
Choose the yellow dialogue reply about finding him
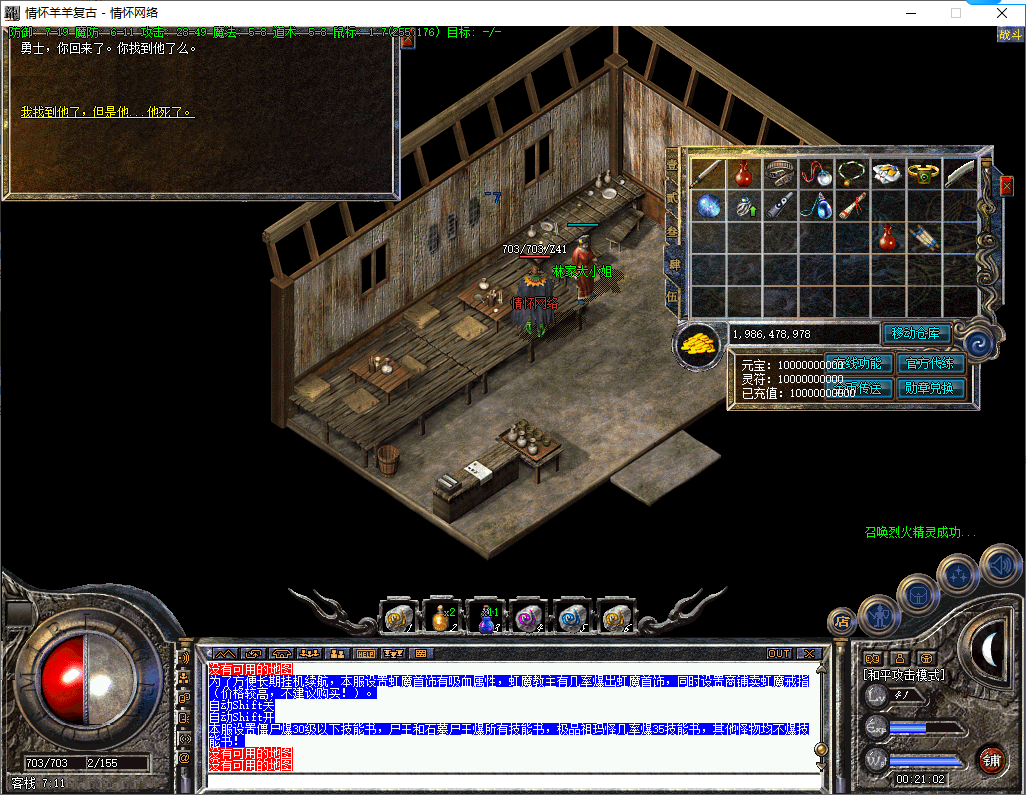pos(107,112)
